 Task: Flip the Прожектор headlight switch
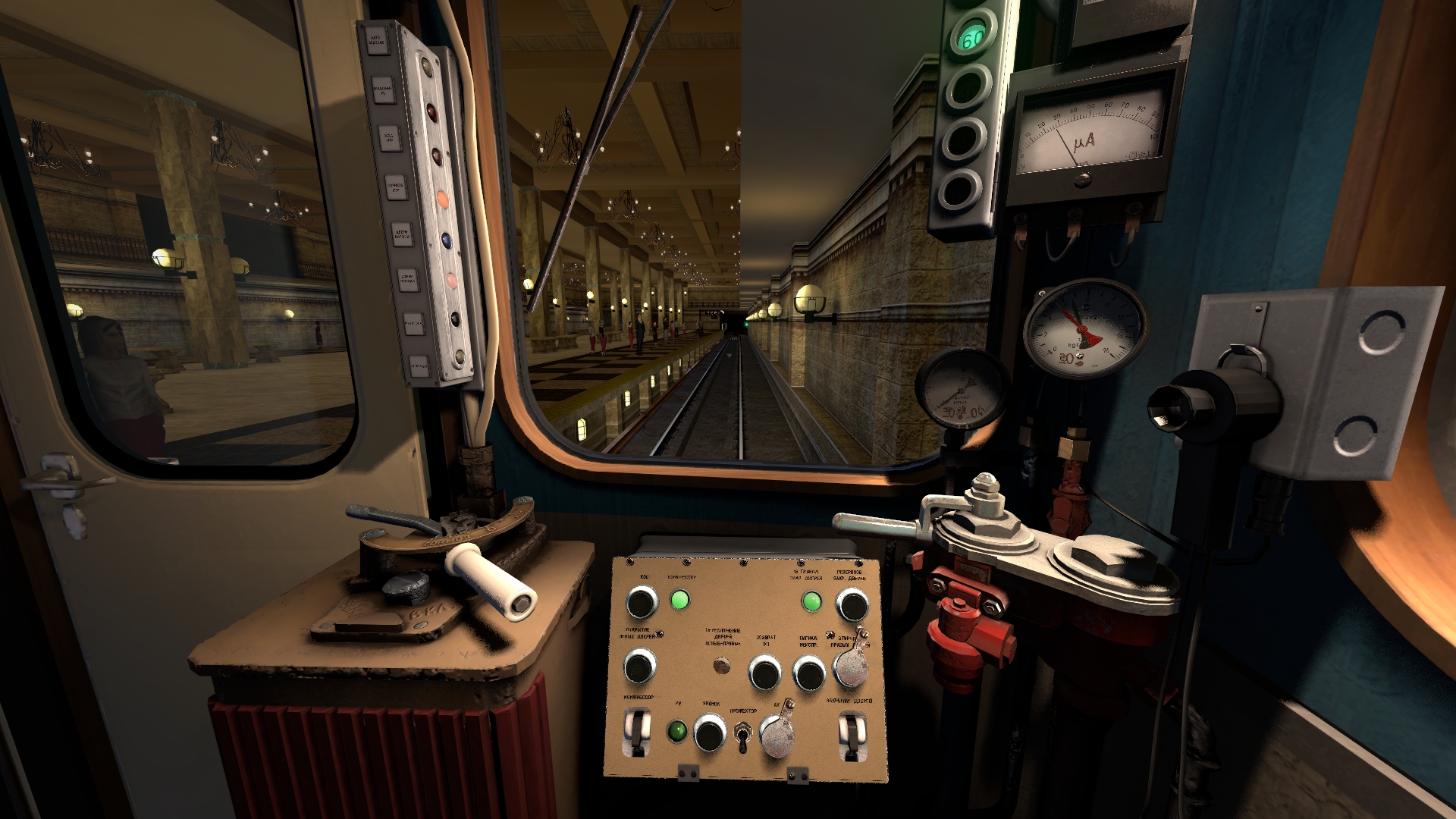[x=743, y=736]
